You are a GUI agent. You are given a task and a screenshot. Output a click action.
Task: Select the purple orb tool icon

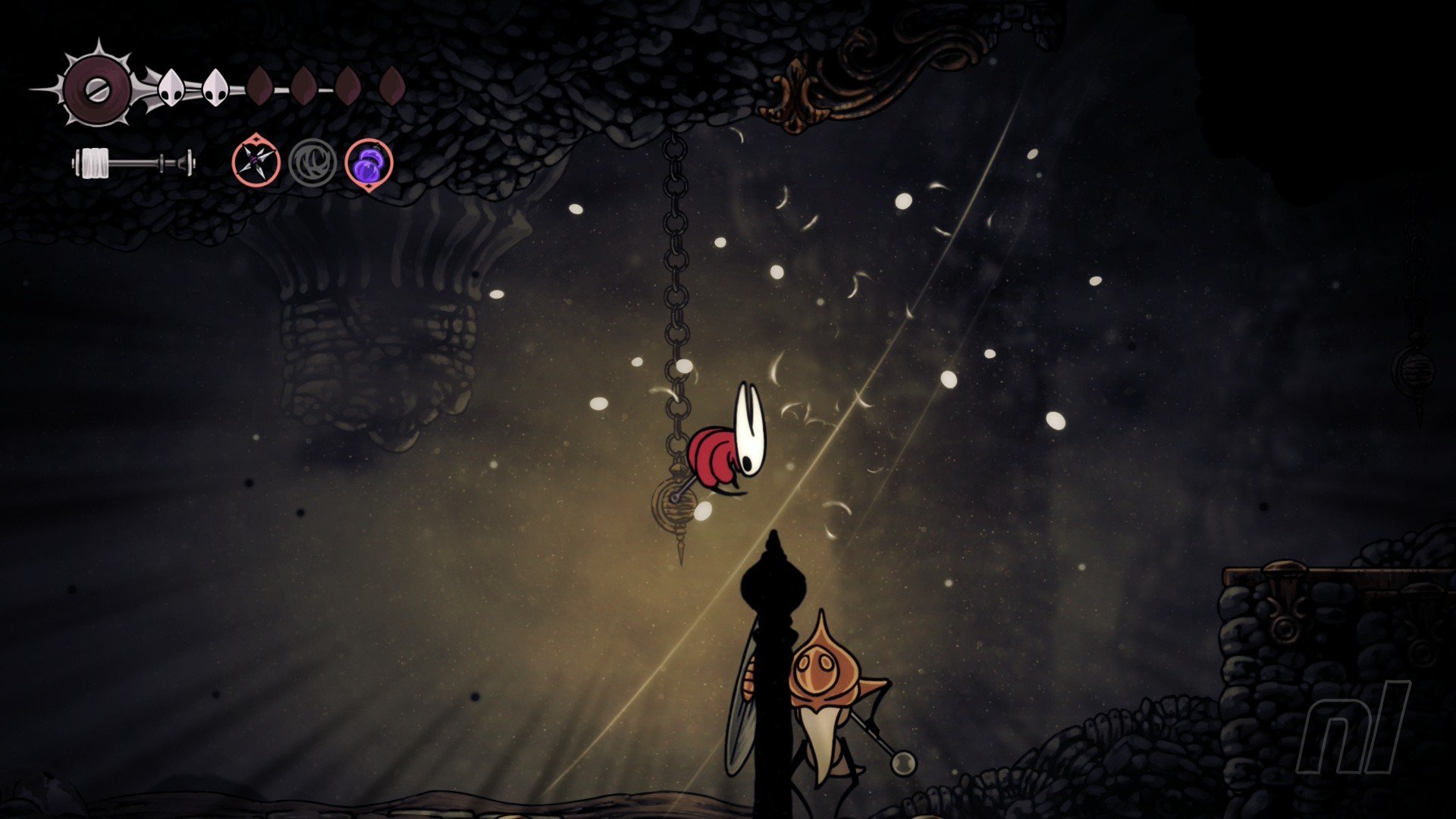pyautogui.click(x=369, y=163)
